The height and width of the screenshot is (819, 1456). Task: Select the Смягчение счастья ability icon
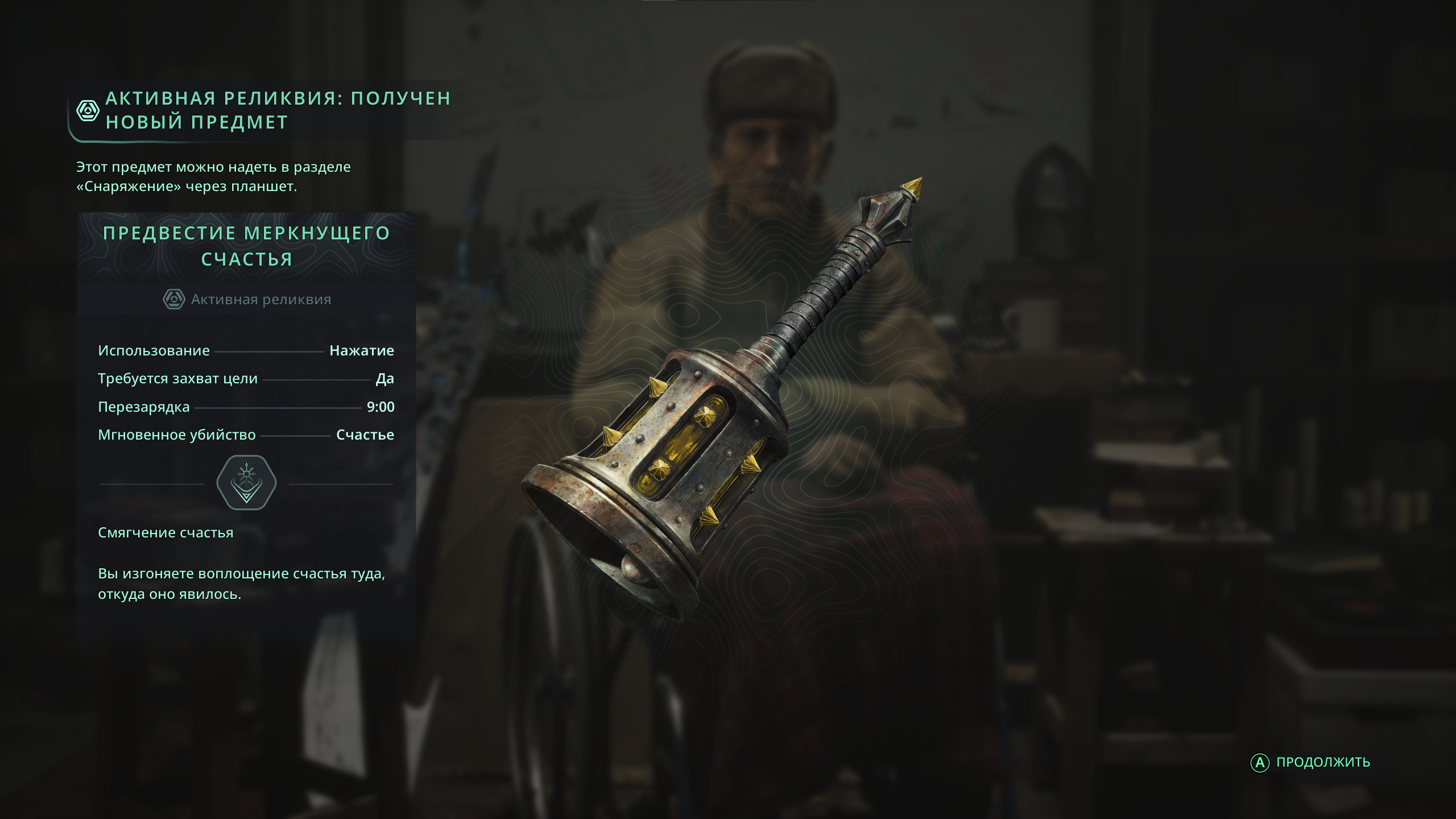246,482
